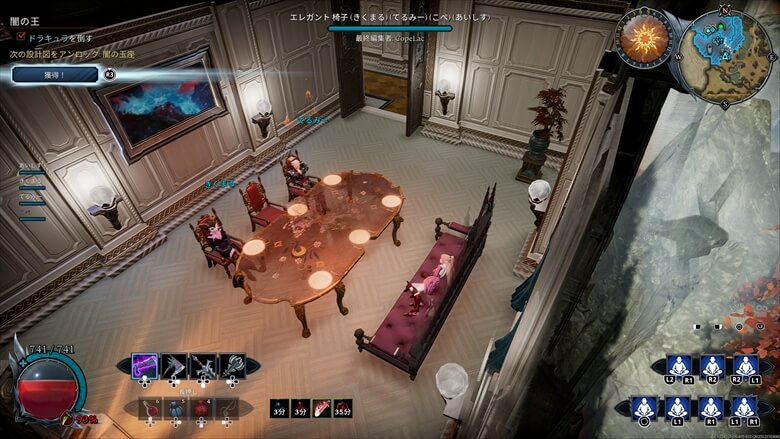
Task: Click the 35分 buff icon
Action: pyautogui.click(x=343, y=407)
